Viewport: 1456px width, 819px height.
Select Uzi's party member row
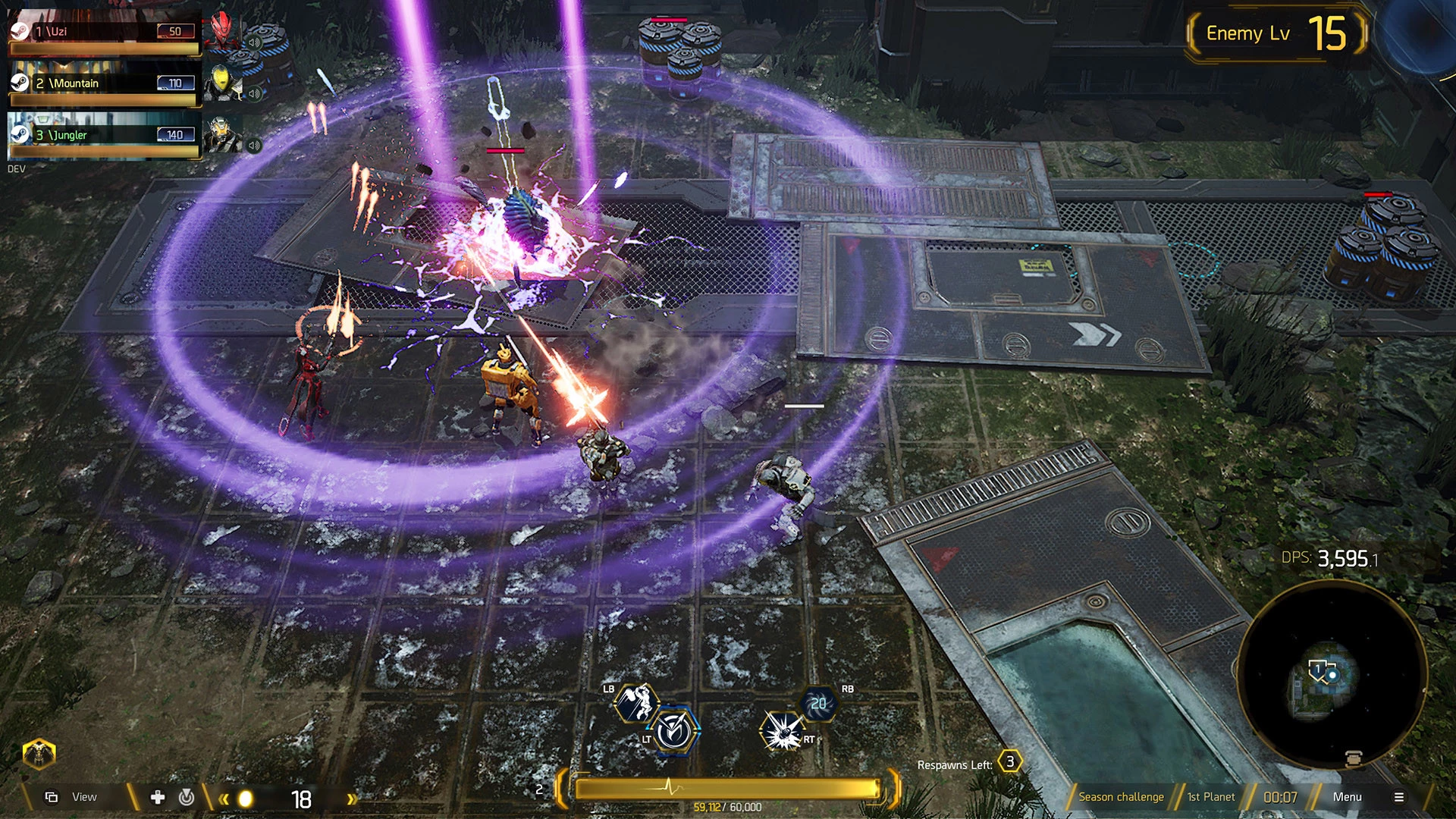tap(103, 32)
